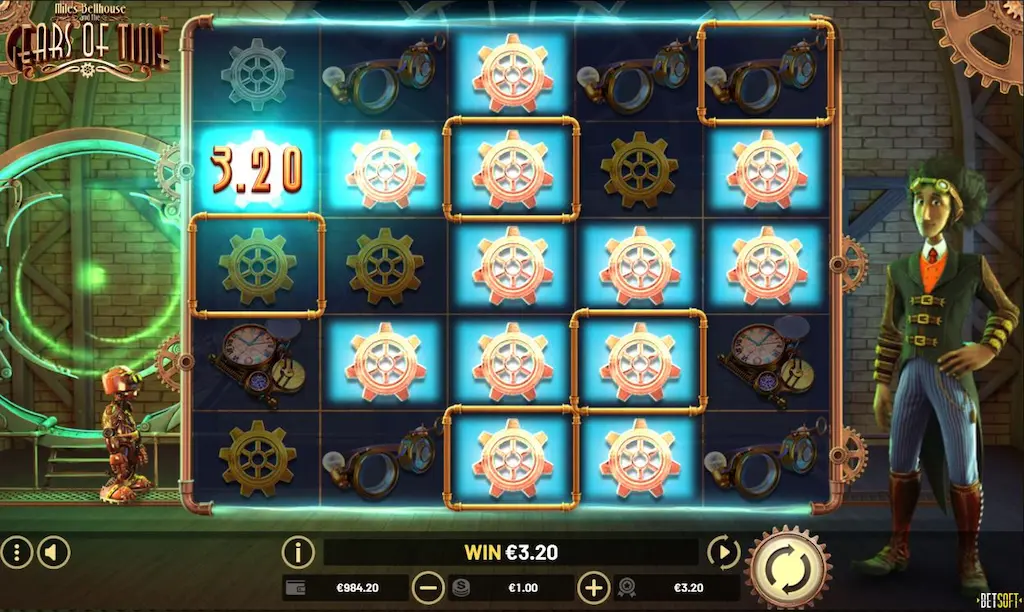Spin the reels with the gear button

tap(788, 567)
